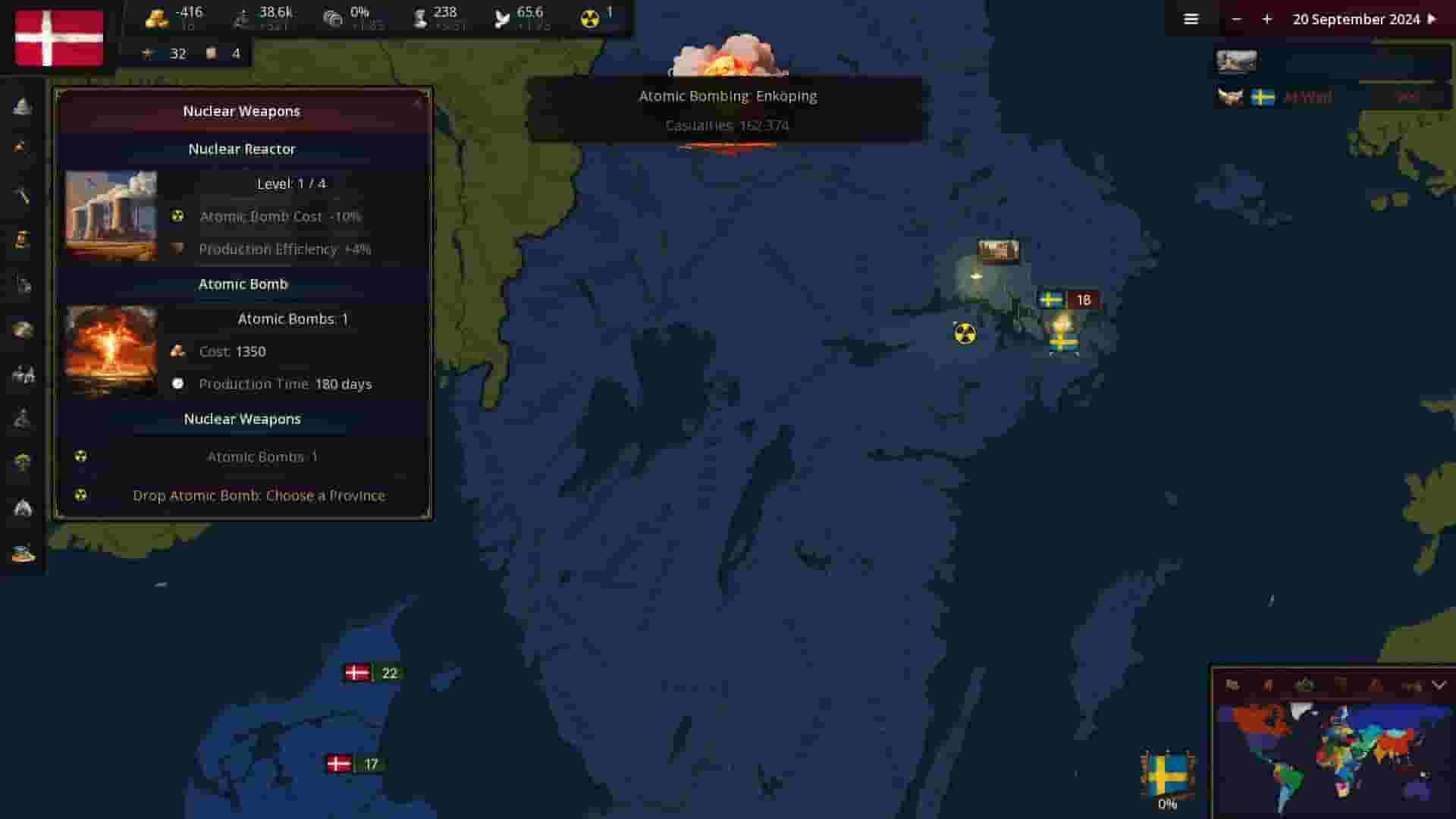Open the hamburger game menu
Image resolution: width=1456 pixels, height=819 pixels.
(1191, 19)
